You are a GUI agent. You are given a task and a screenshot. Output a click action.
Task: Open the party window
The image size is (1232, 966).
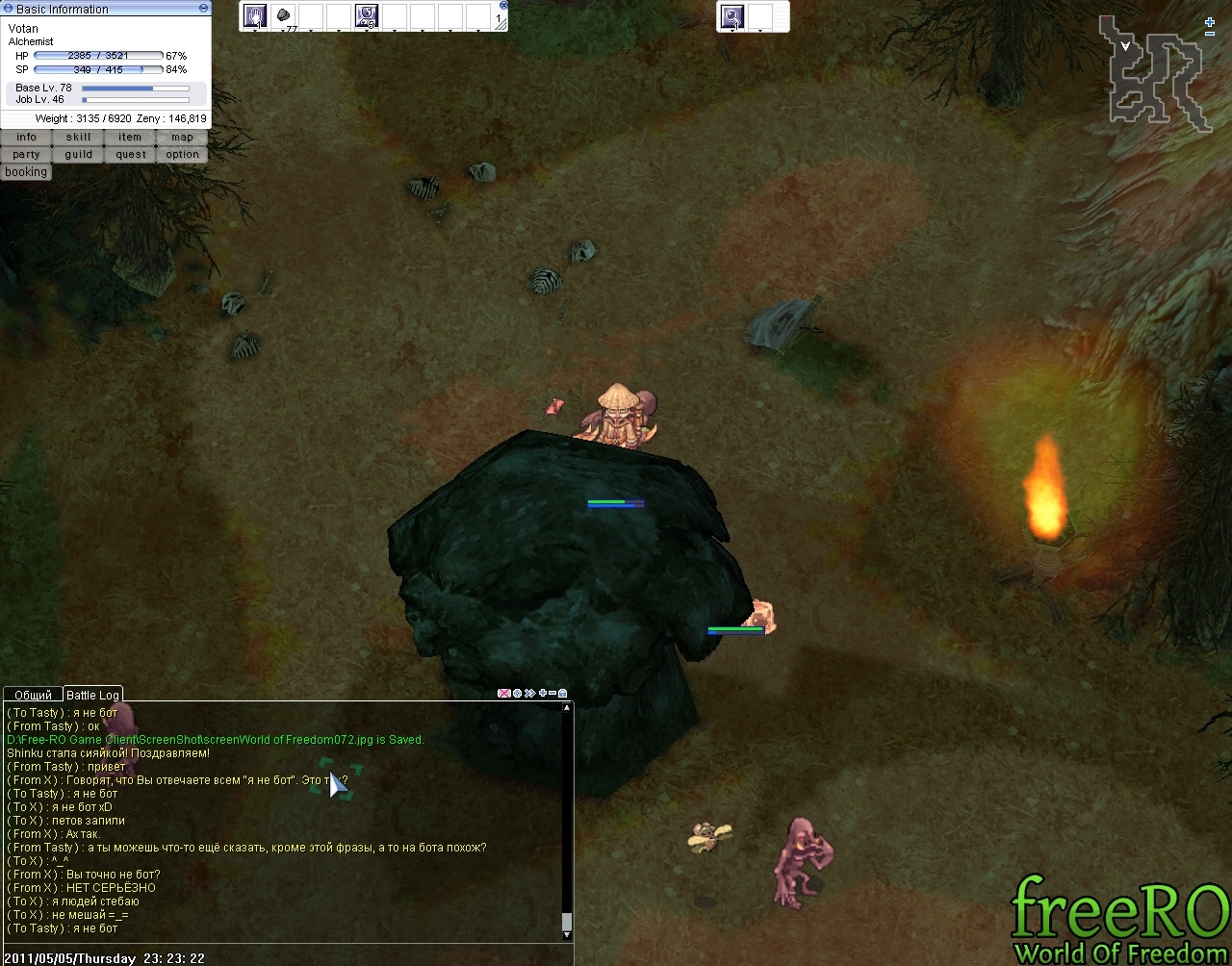point(26,155)
